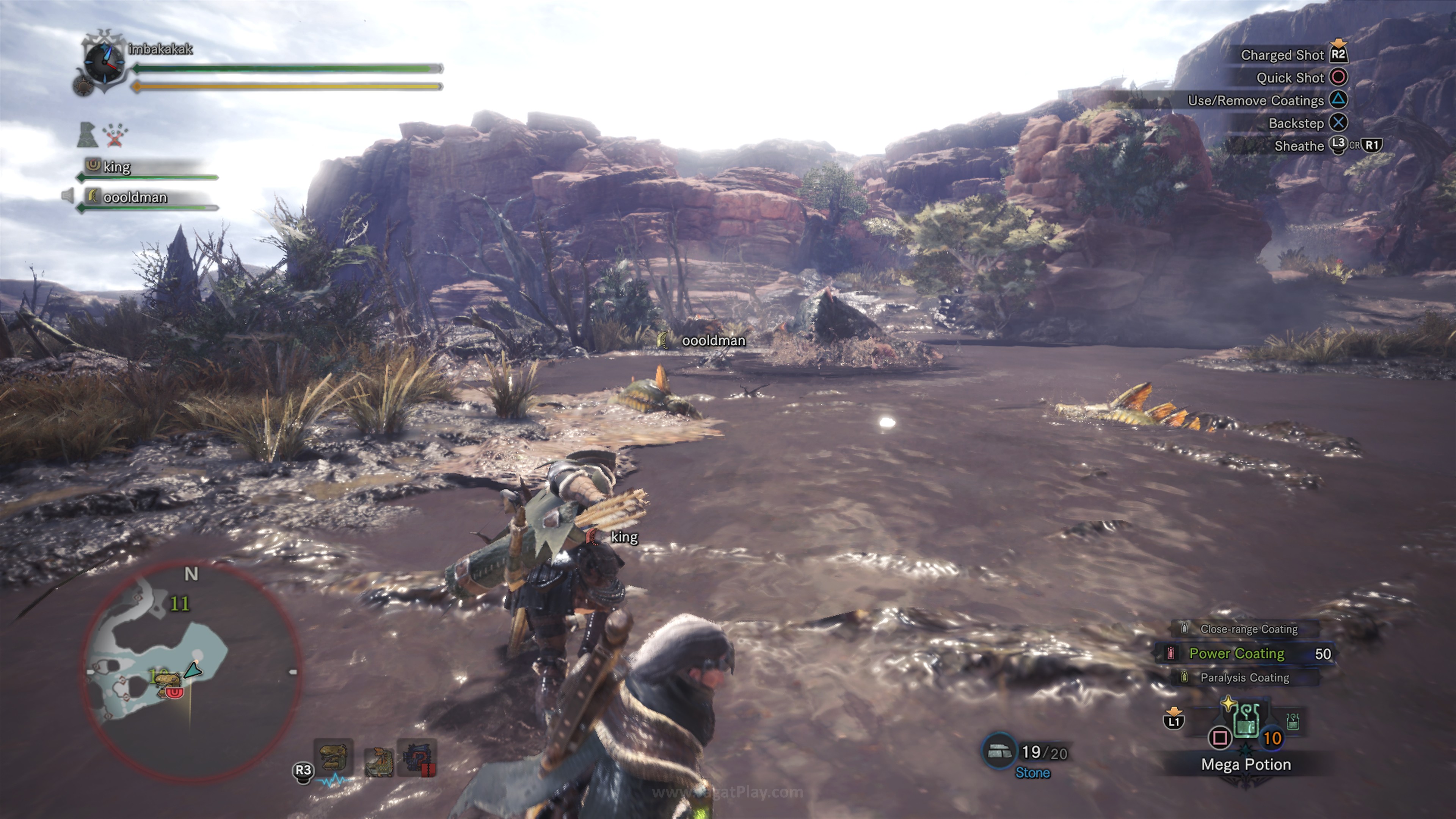The image size is (1456, 819).
Task: Select party member king in the list
Action: (x=116, y=167)
